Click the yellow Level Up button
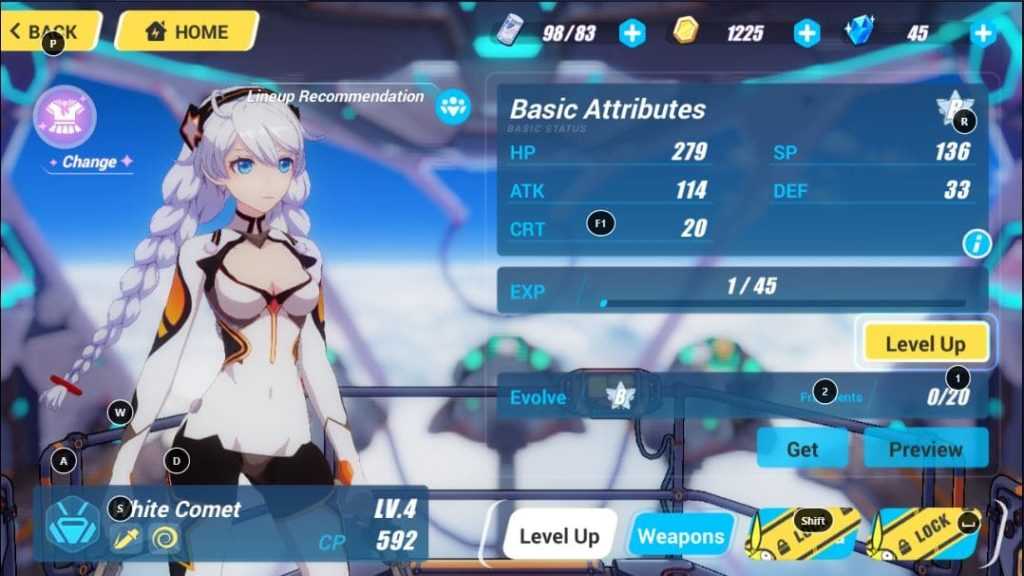The image size is (1024, 576). coord(925,344)
